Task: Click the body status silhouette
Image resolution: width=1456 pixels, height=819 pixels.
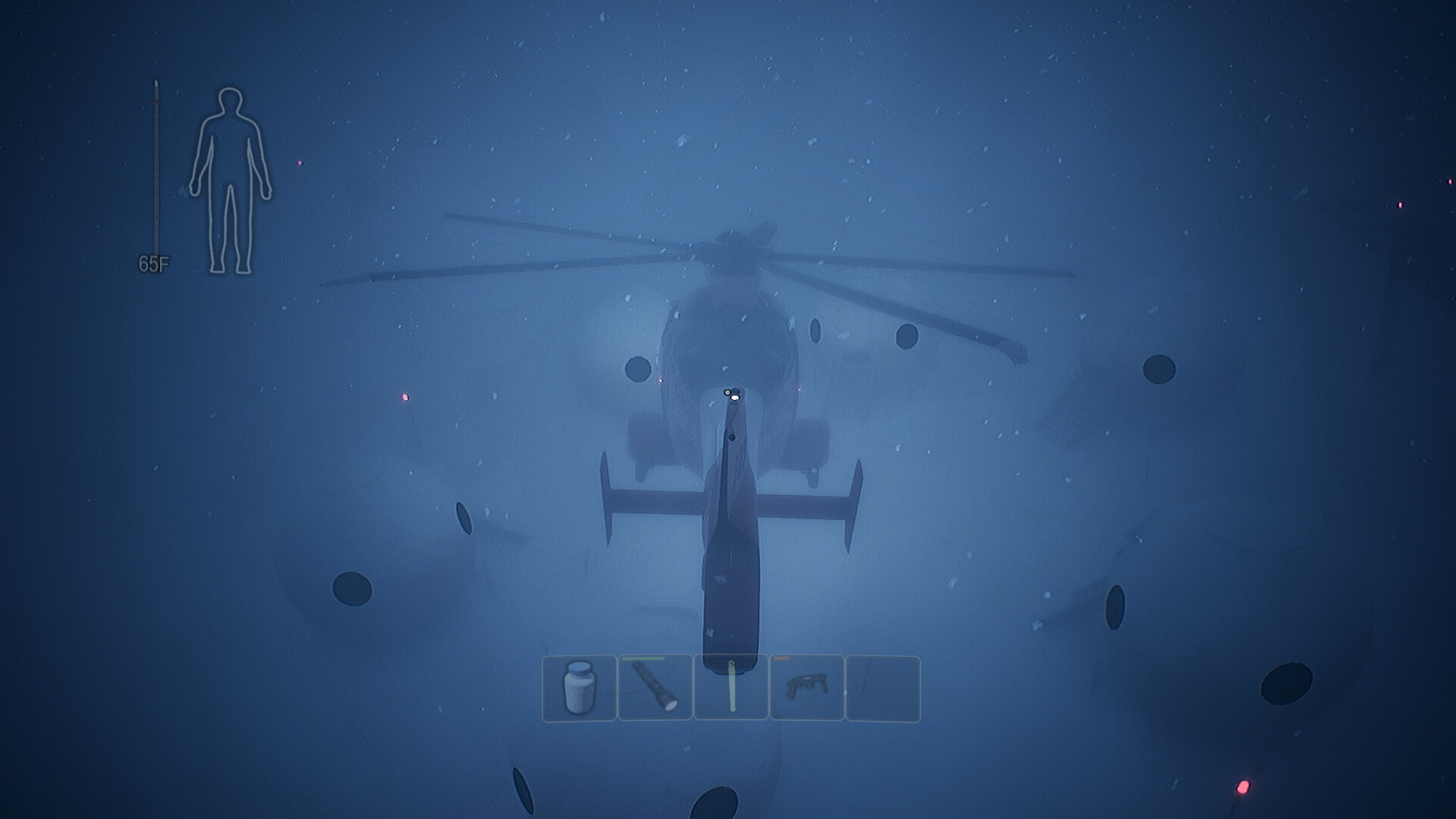Action: coord(230,181)
